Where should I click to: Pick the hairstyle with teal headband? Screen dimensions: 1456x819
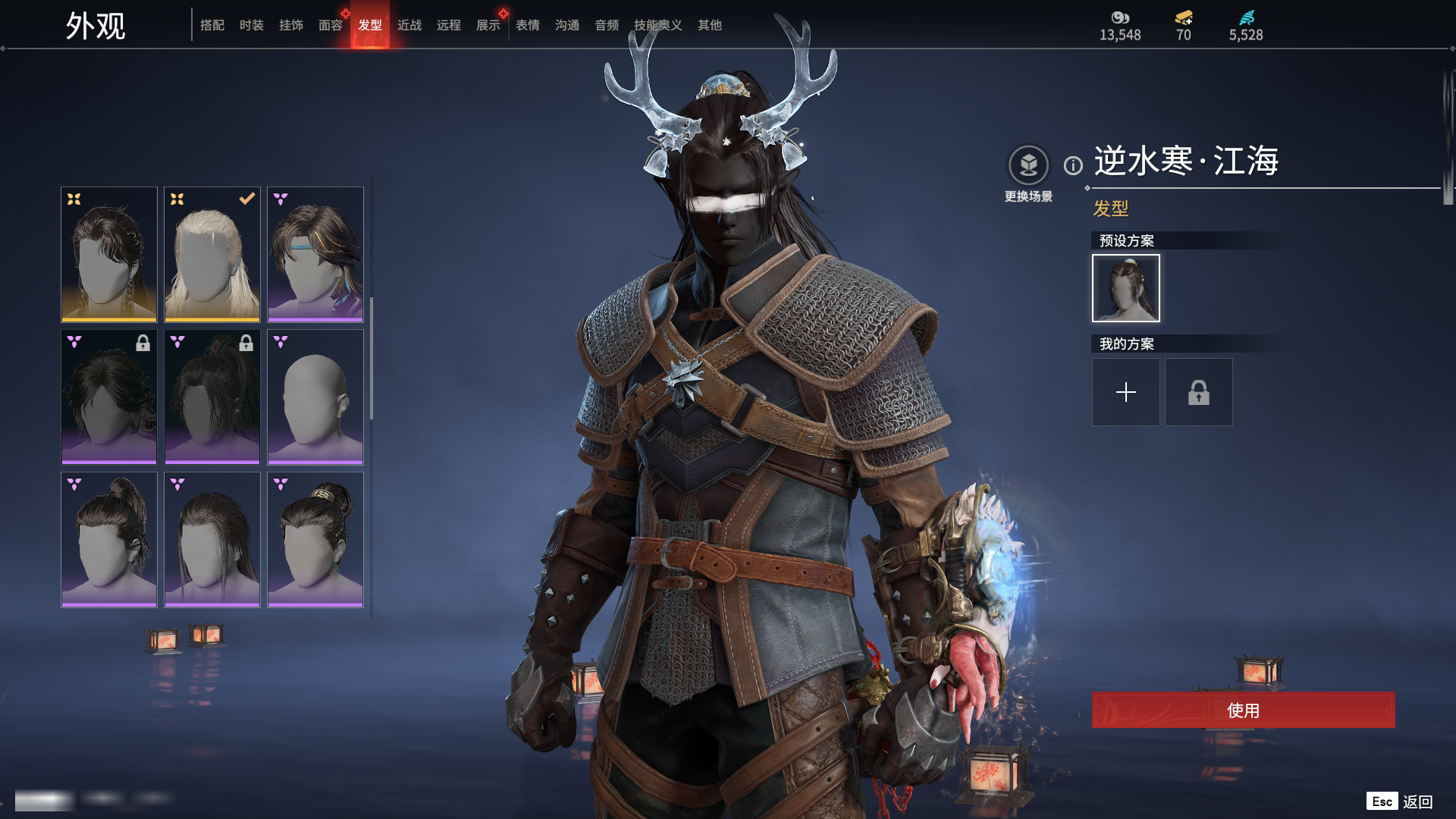click(315, 254)
